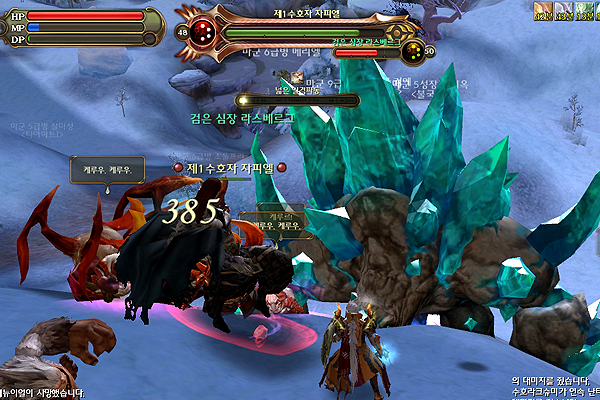
Task: Click the orange buff icon showing 42 minutes
Action: coord(544,11)
